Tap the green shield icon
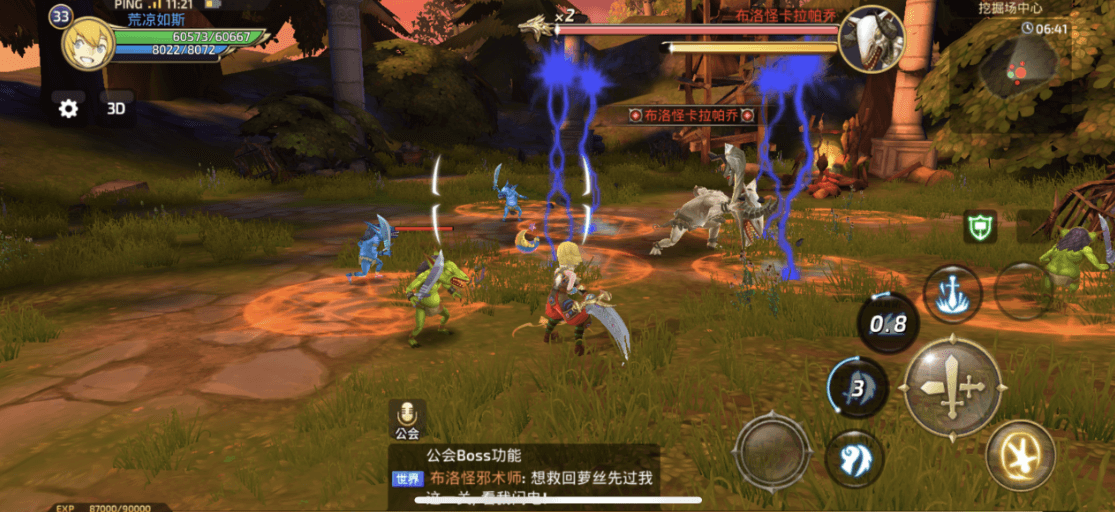1115x512 pixels. click(980, 227)
